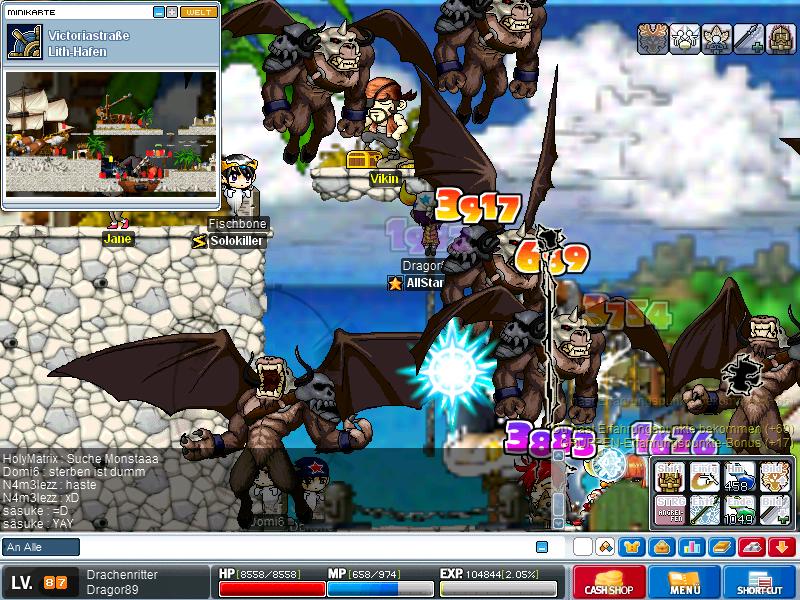
Task: Activate the golden armor skill on Shift
Action: 670,477
